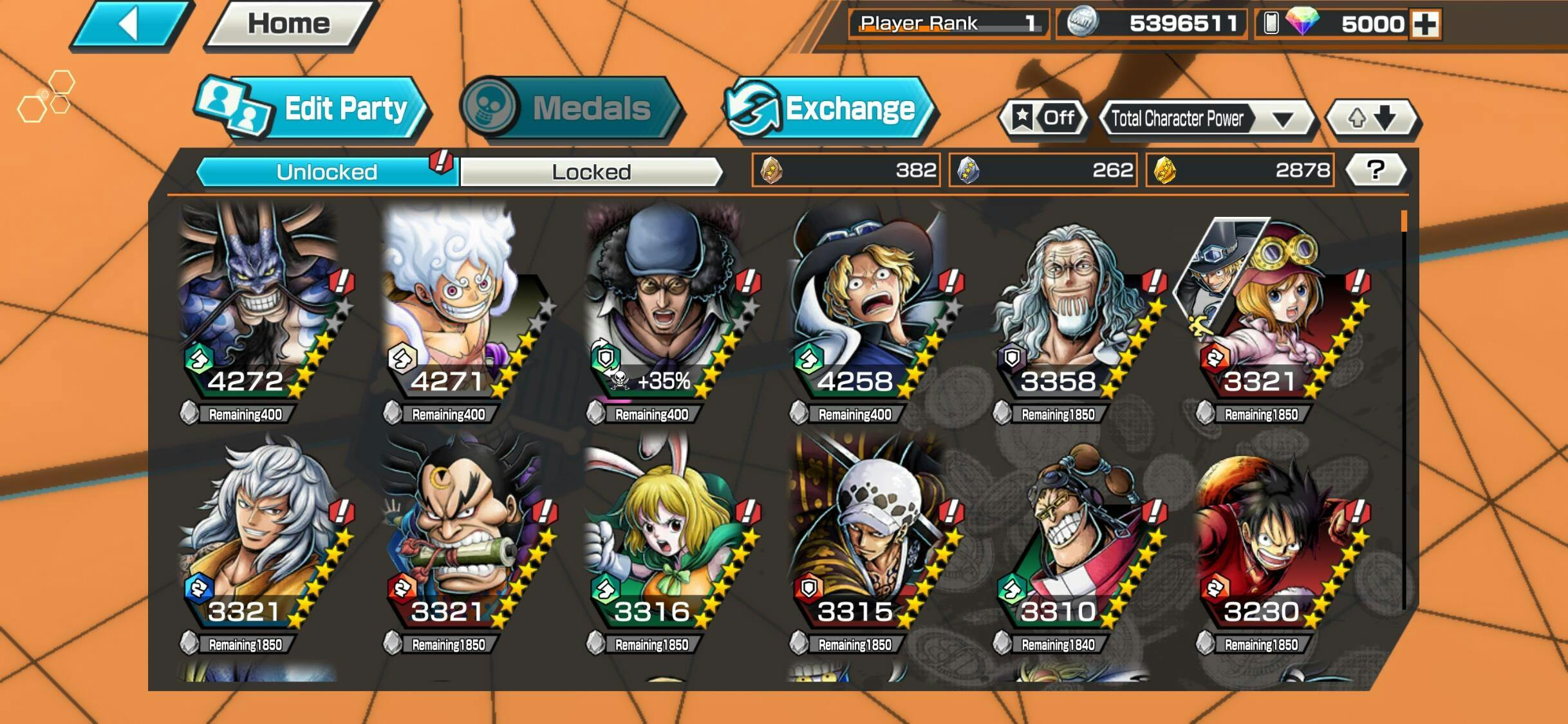The image size is (1568, 724).
Task: Choose Carrot bunny-eared character with 3316 power
Action: tap(664, 534)
